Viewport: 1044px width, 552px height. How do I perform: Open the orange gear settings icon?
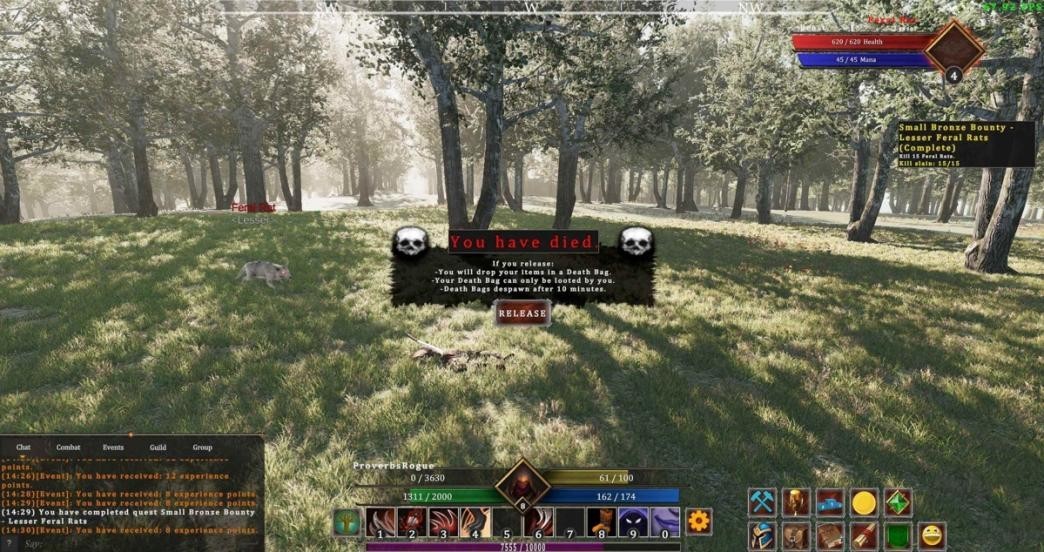click(698, 521)
